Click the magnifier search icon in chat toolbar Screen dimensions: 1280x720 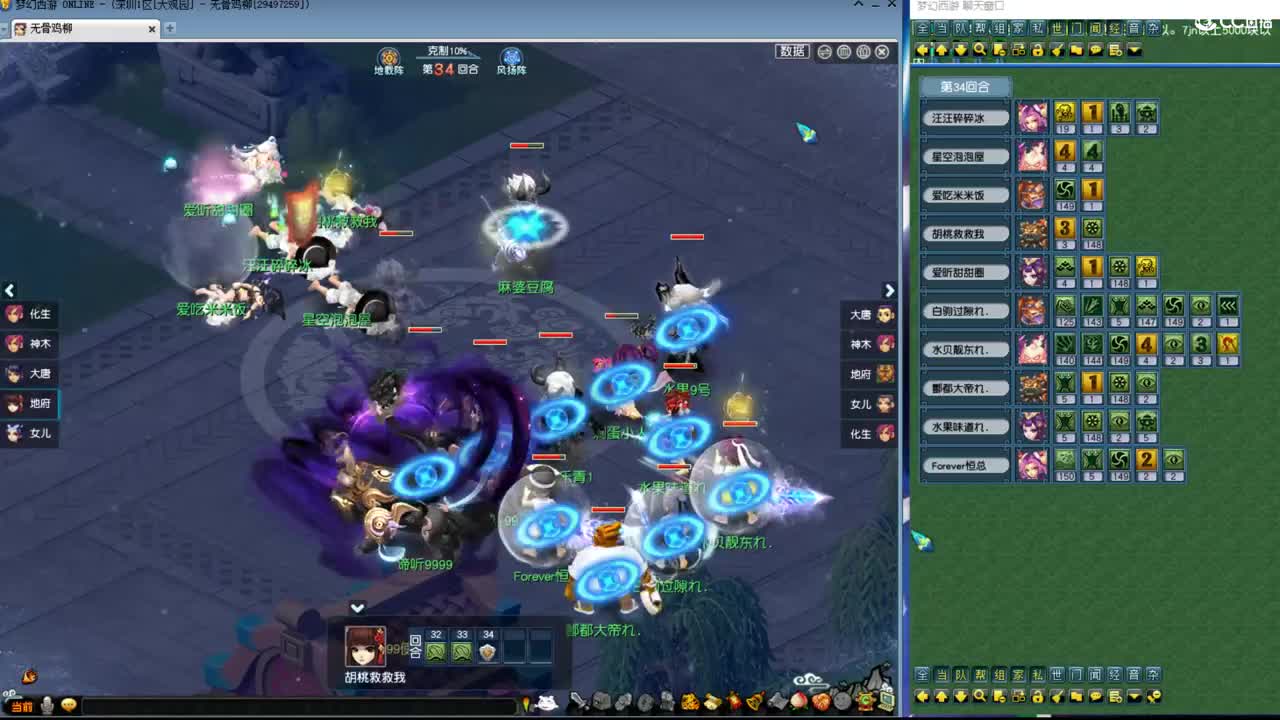tap(979, 49)
